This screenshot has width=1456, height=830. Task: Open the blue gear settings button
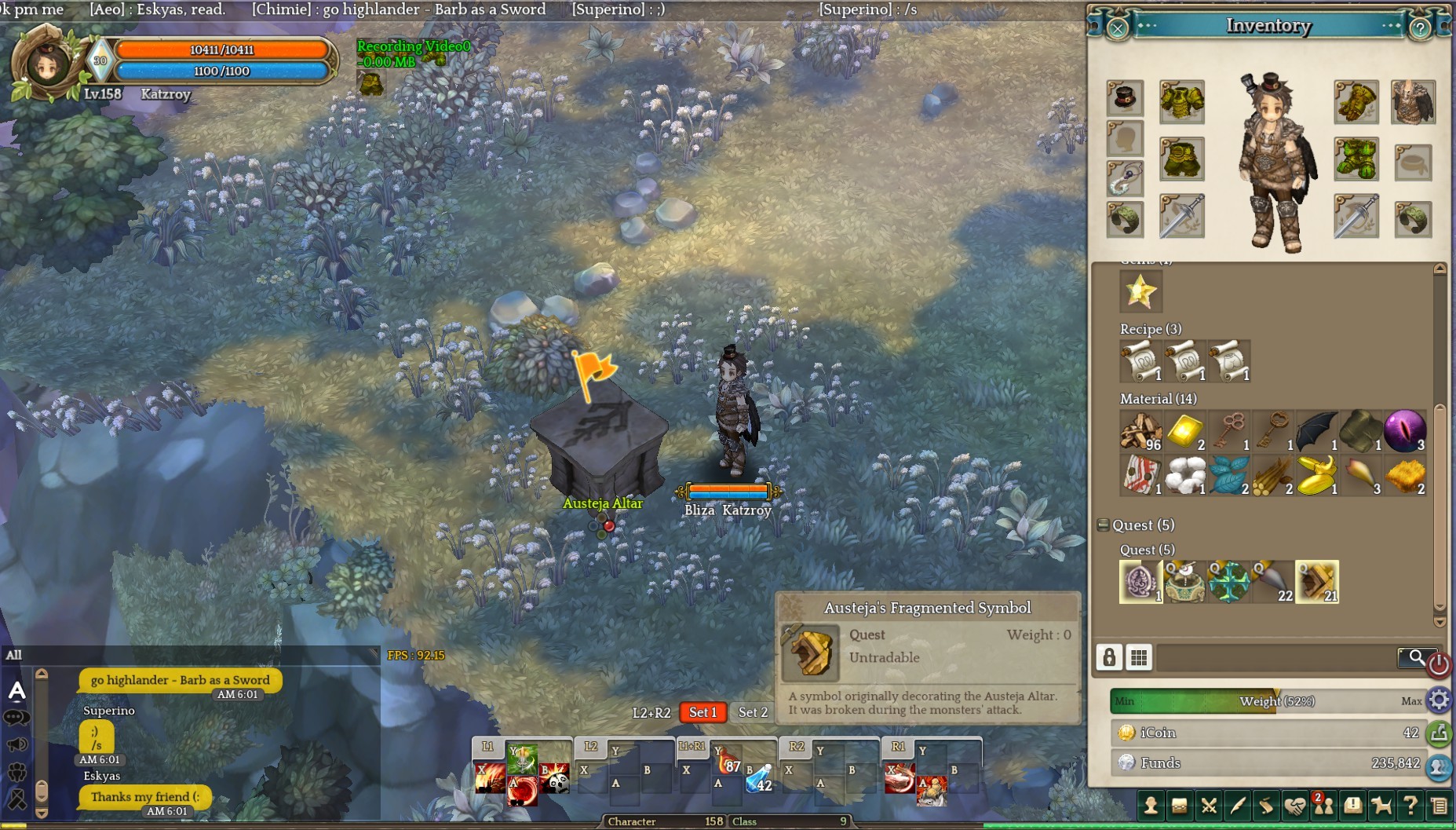(x=1439, y=700)
